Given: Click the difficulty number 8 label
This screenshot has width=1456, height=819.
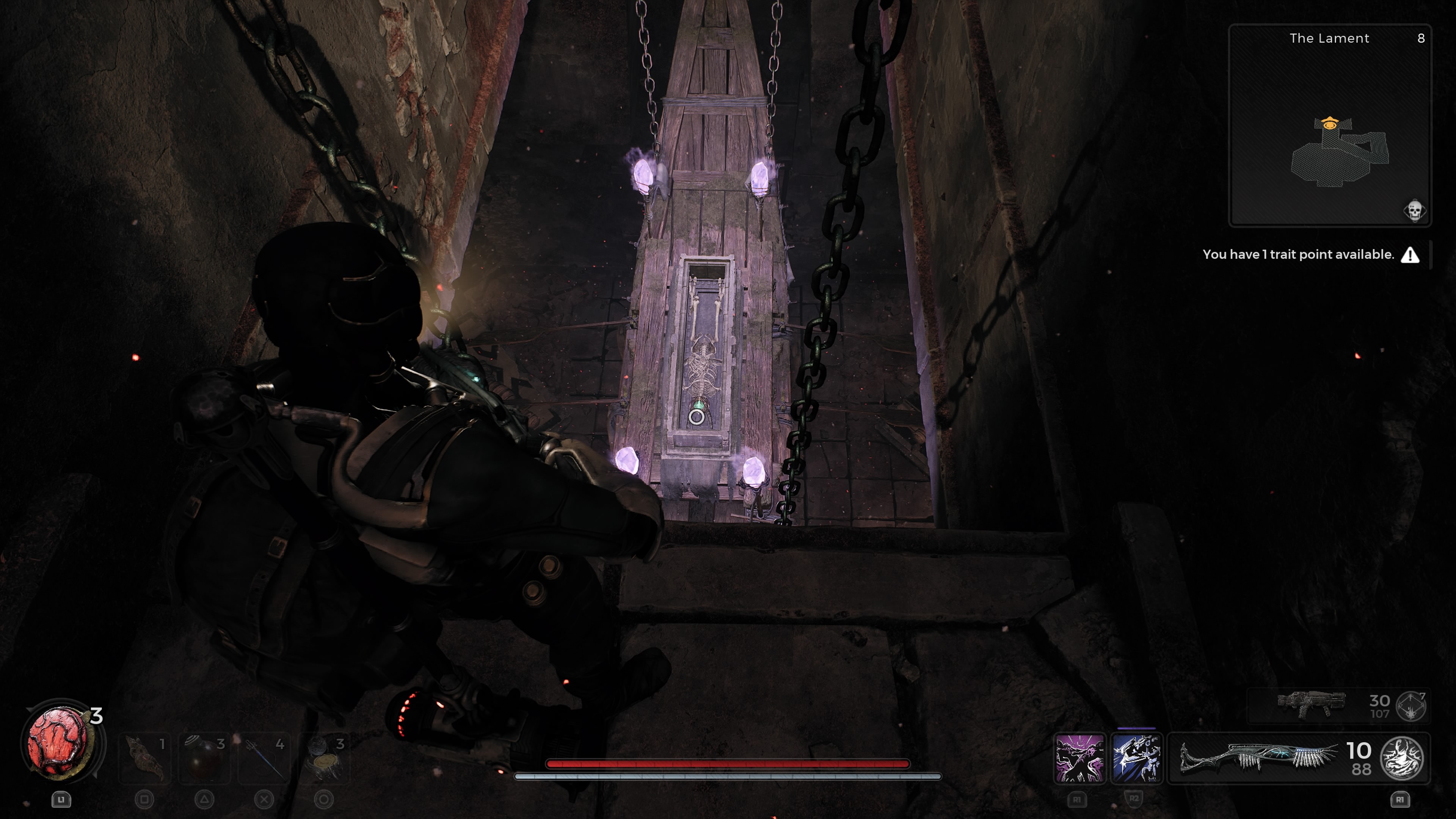Looking at the screenshot, I should tap(1422, 38).
